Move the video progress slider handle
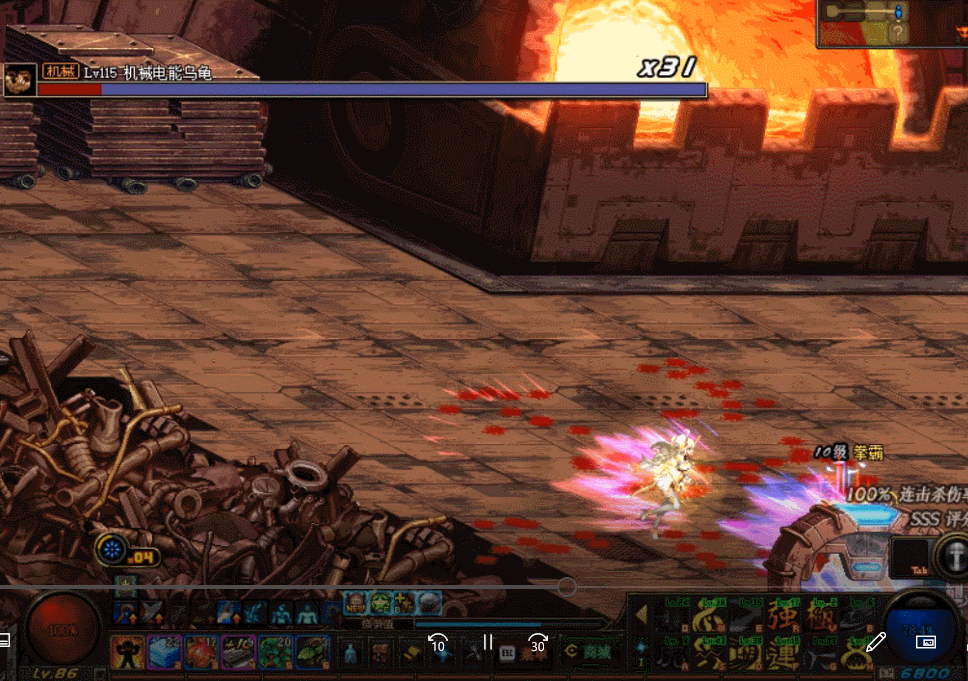Image resolution: width=968 pixels, height=681 pixels. coord(566,586)
